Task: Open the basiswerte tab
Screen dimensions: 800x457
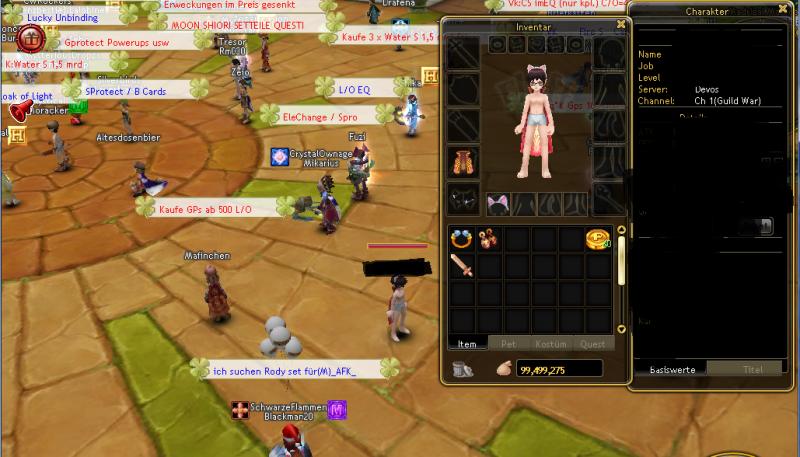Action: [x=669, y=368]
